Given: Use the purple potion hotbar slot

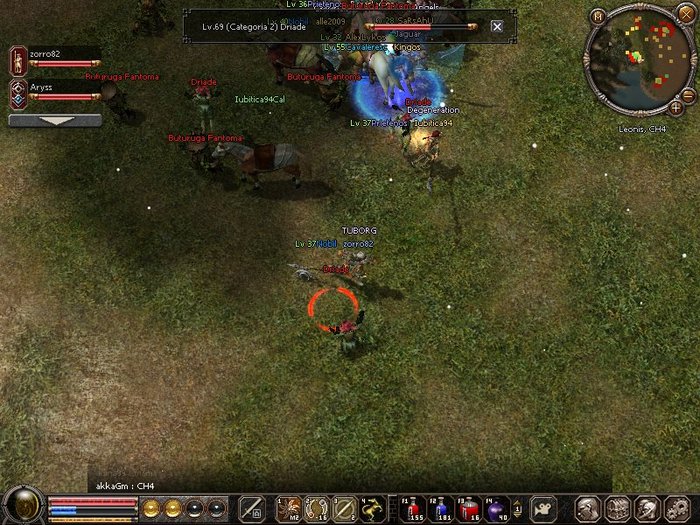Looking at the screenshot, I should [x=498, y=507].
